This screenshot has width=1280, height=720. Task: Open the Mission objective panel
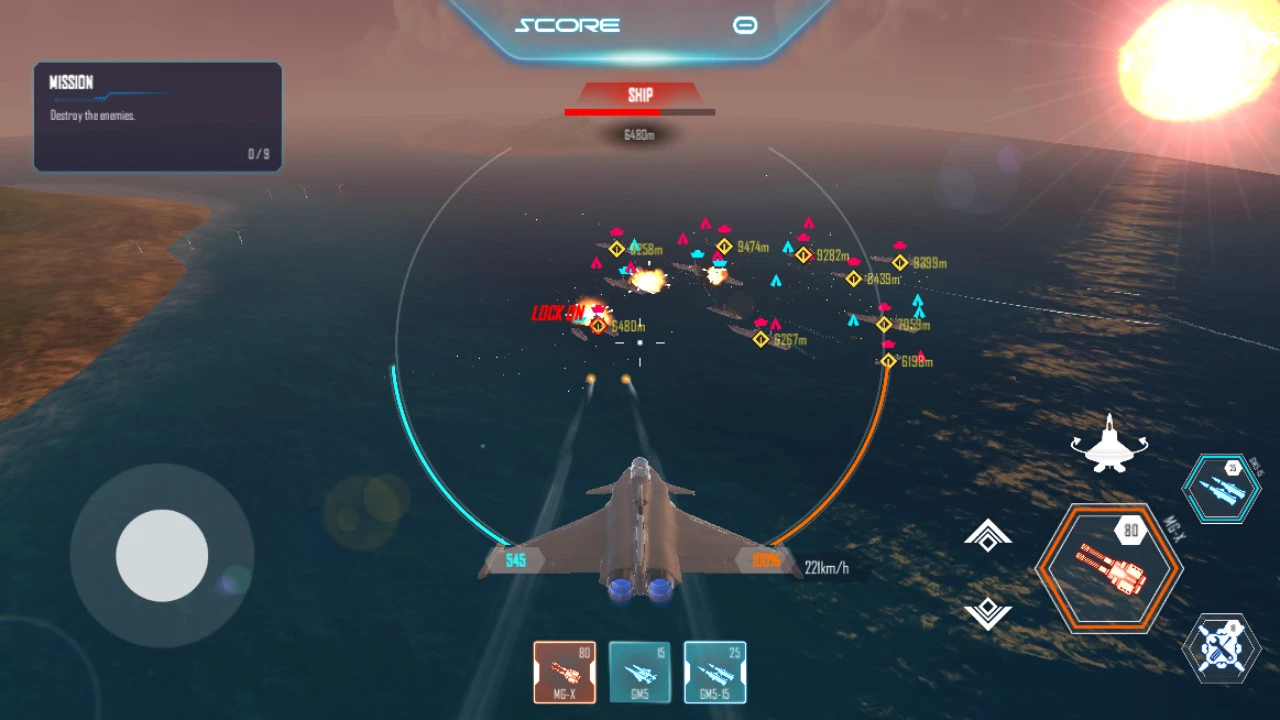click(158, 117)
